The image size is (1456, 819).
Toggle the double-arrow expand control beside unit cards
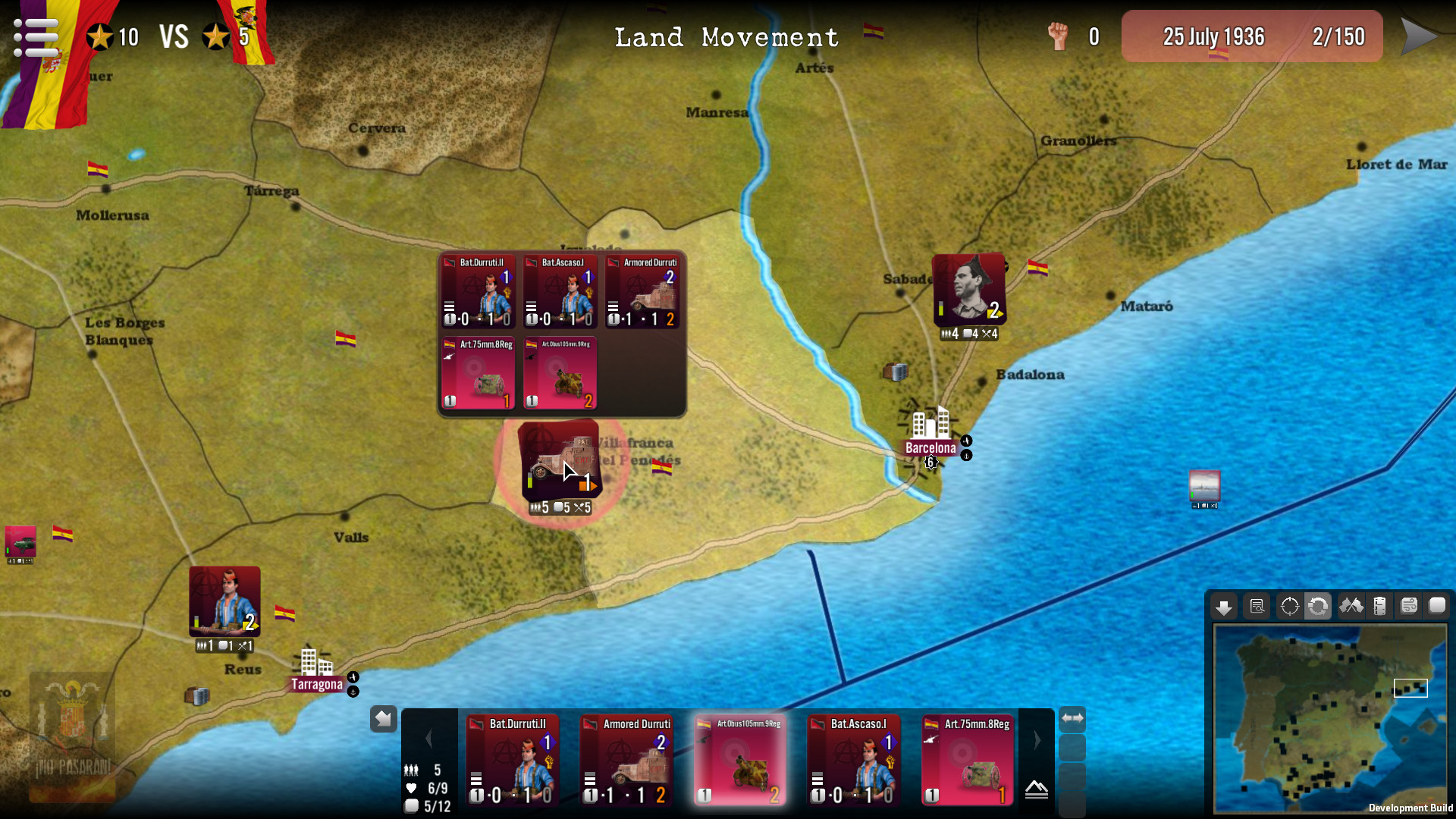(1072, 717)
